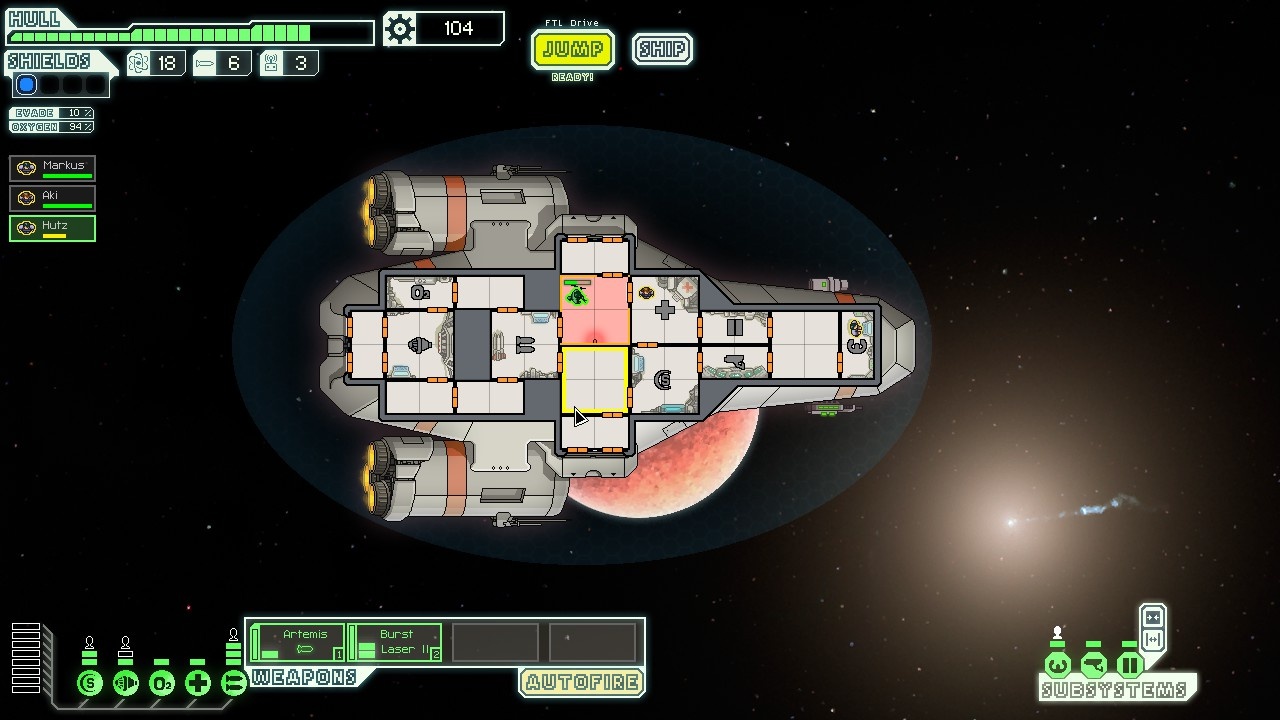Click the shields system icon
The image size is (1280, 720).
[x=90, y=684]
